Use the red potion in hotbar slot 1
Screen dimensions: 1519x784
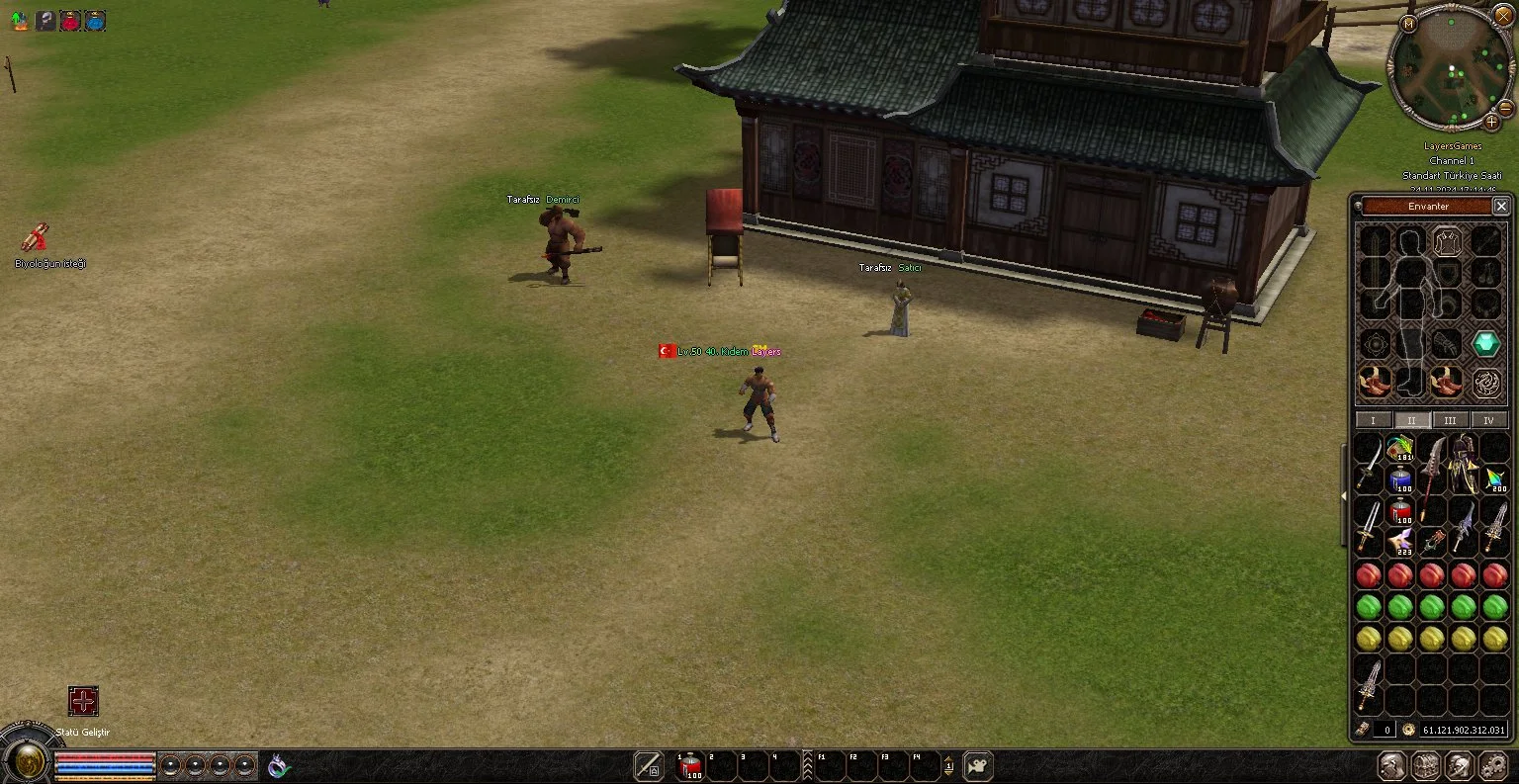pos(690,765)
